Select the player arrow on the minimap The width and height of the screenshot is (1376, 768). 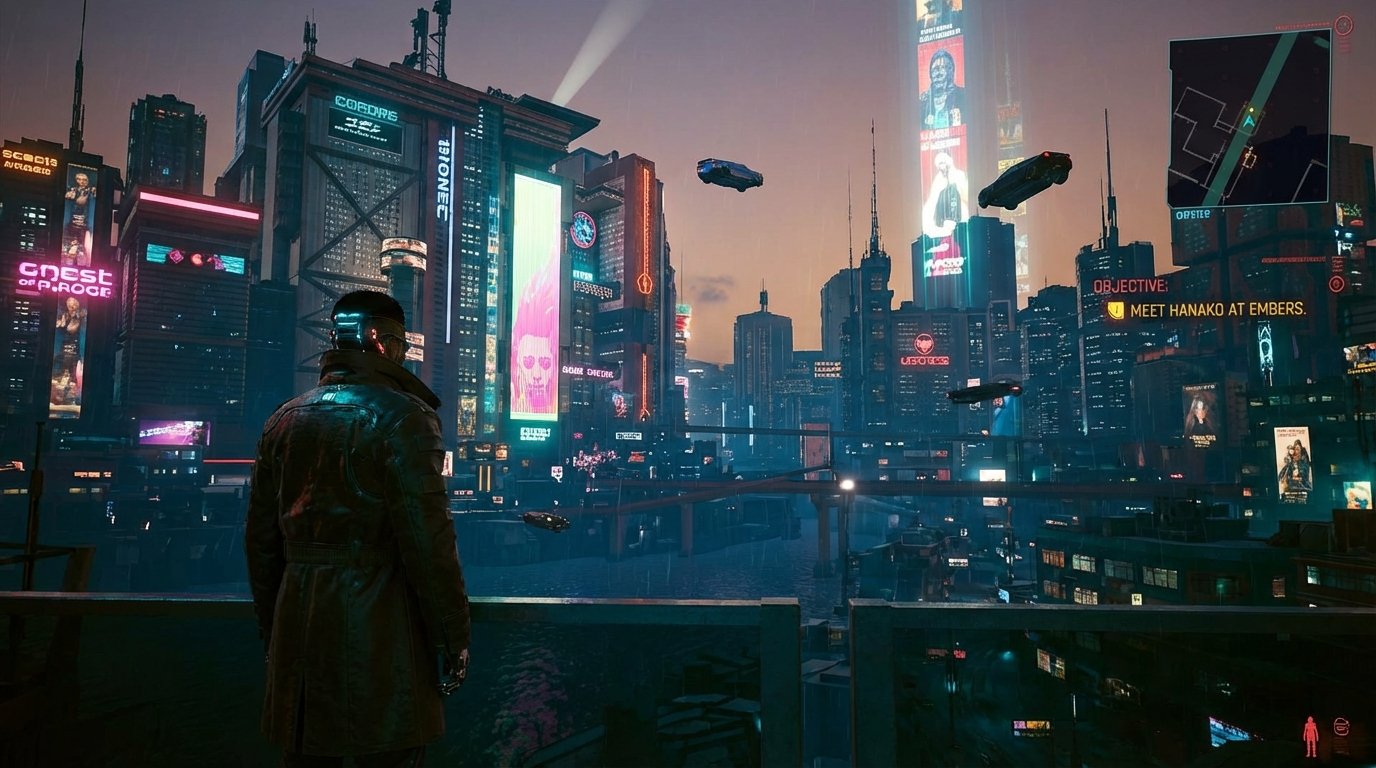[x=1249, y=120]
